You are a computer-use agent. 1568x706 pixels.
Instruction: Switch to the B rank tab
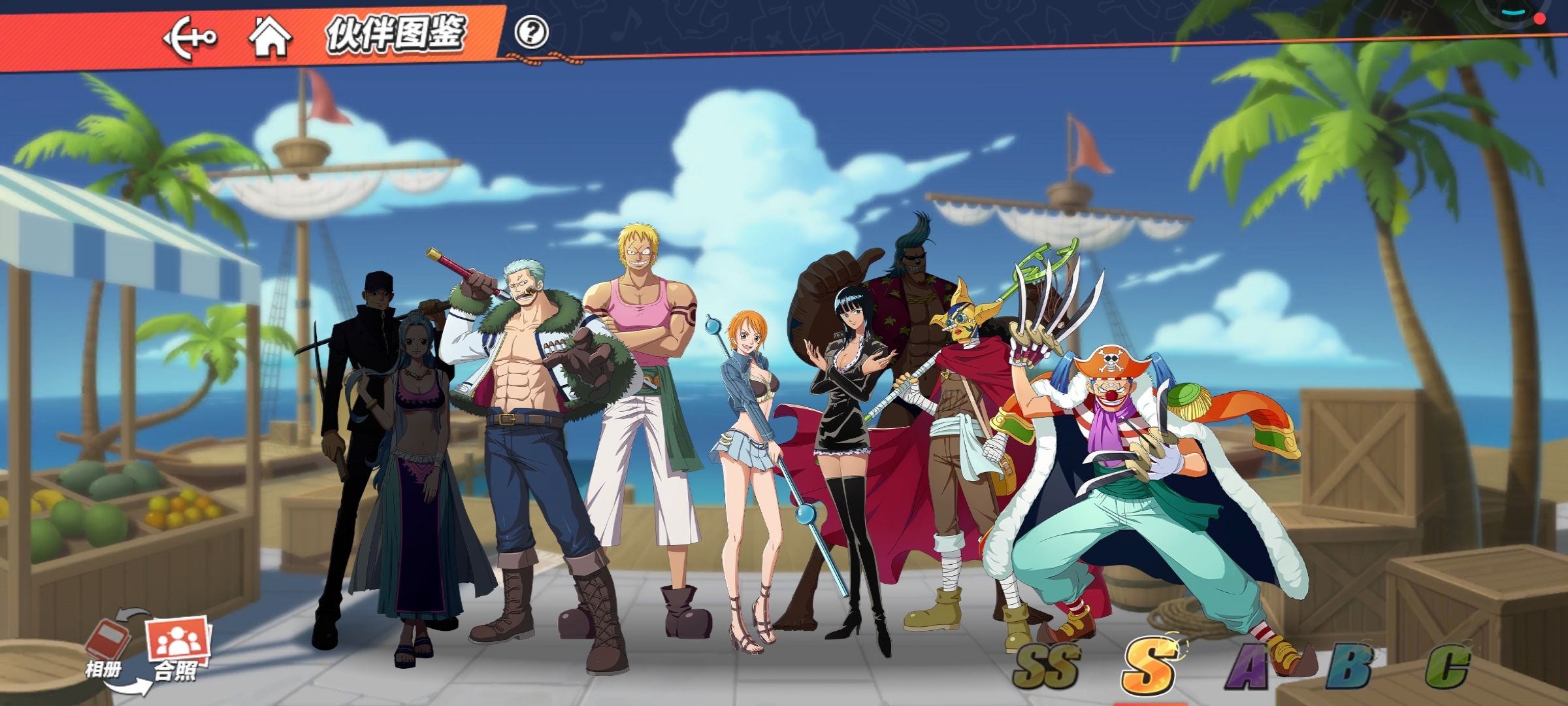(1348, 667)
